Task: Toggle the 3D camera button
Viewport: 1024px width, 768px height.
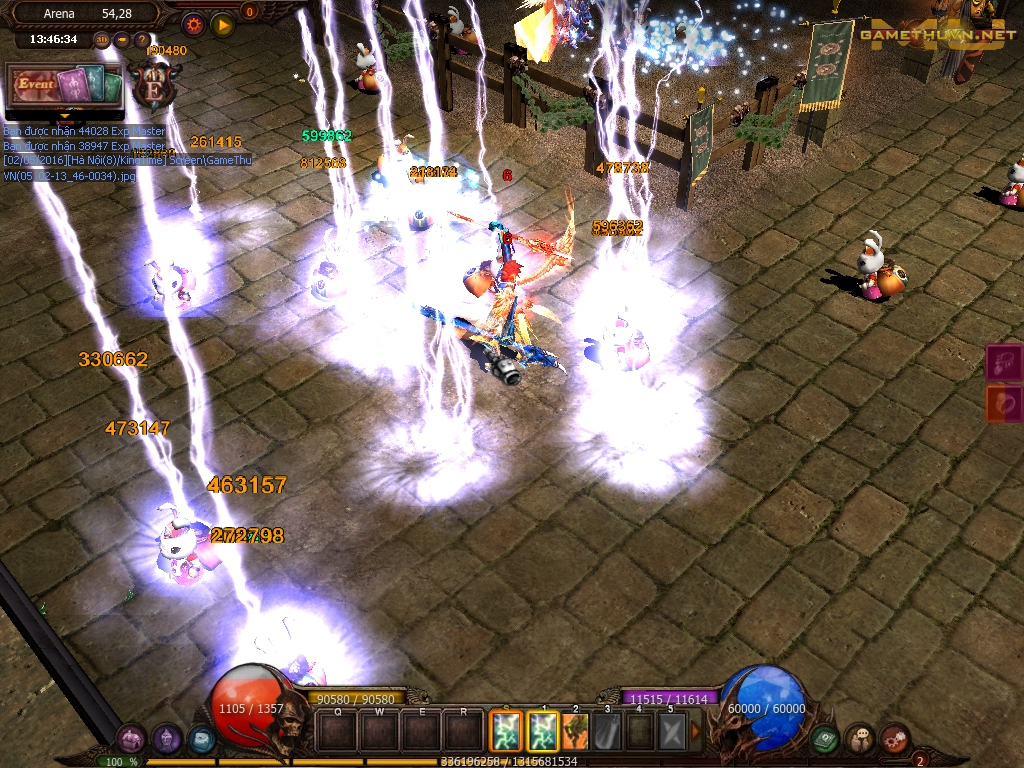Action: [102, 40]
